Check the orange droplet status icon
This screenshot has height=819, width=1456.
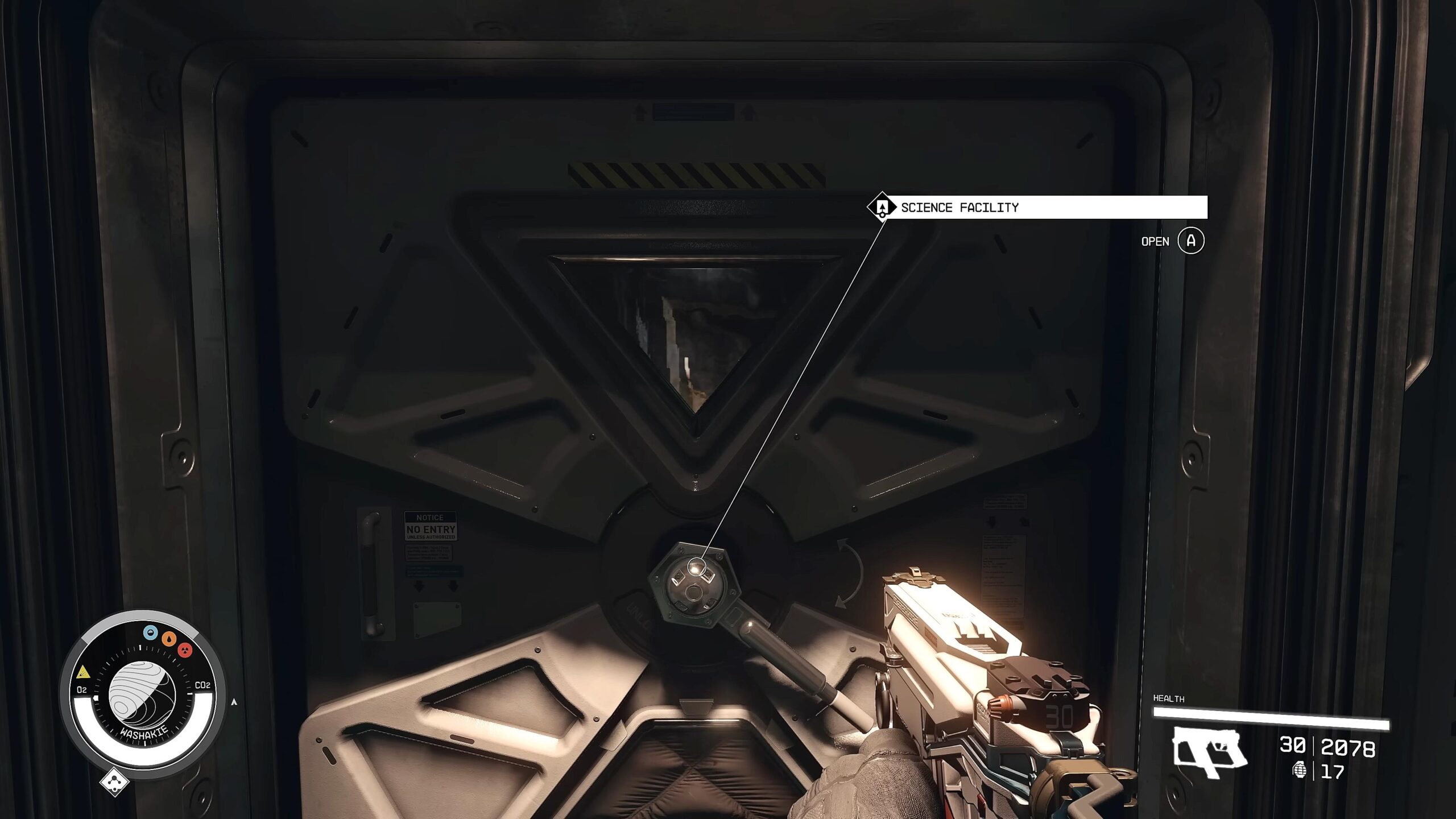pyautogui.click(x=168, y=639)
